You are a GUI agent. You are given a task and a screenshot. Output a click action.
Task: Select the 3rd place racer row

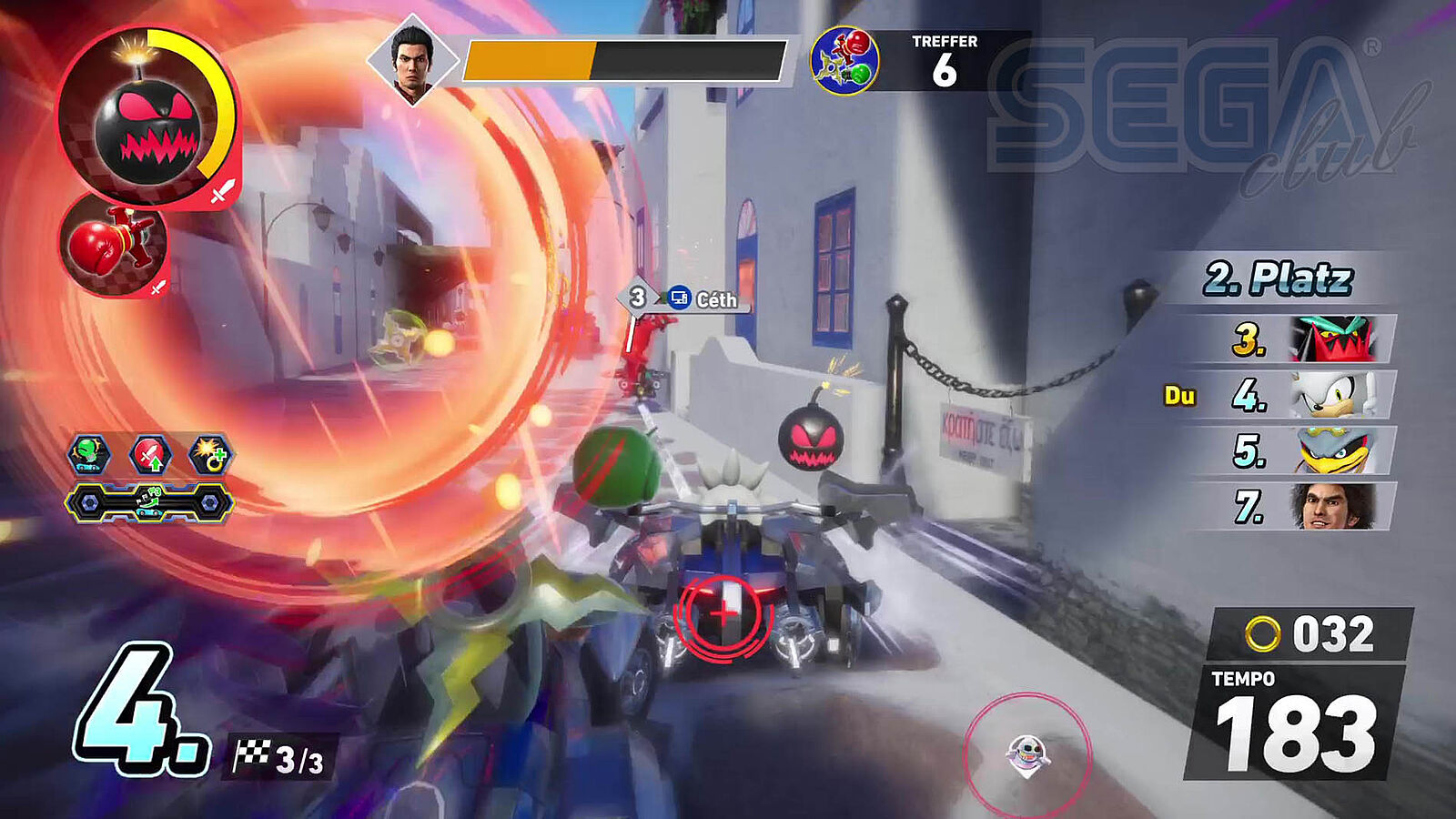click(x=1303, y=339)
